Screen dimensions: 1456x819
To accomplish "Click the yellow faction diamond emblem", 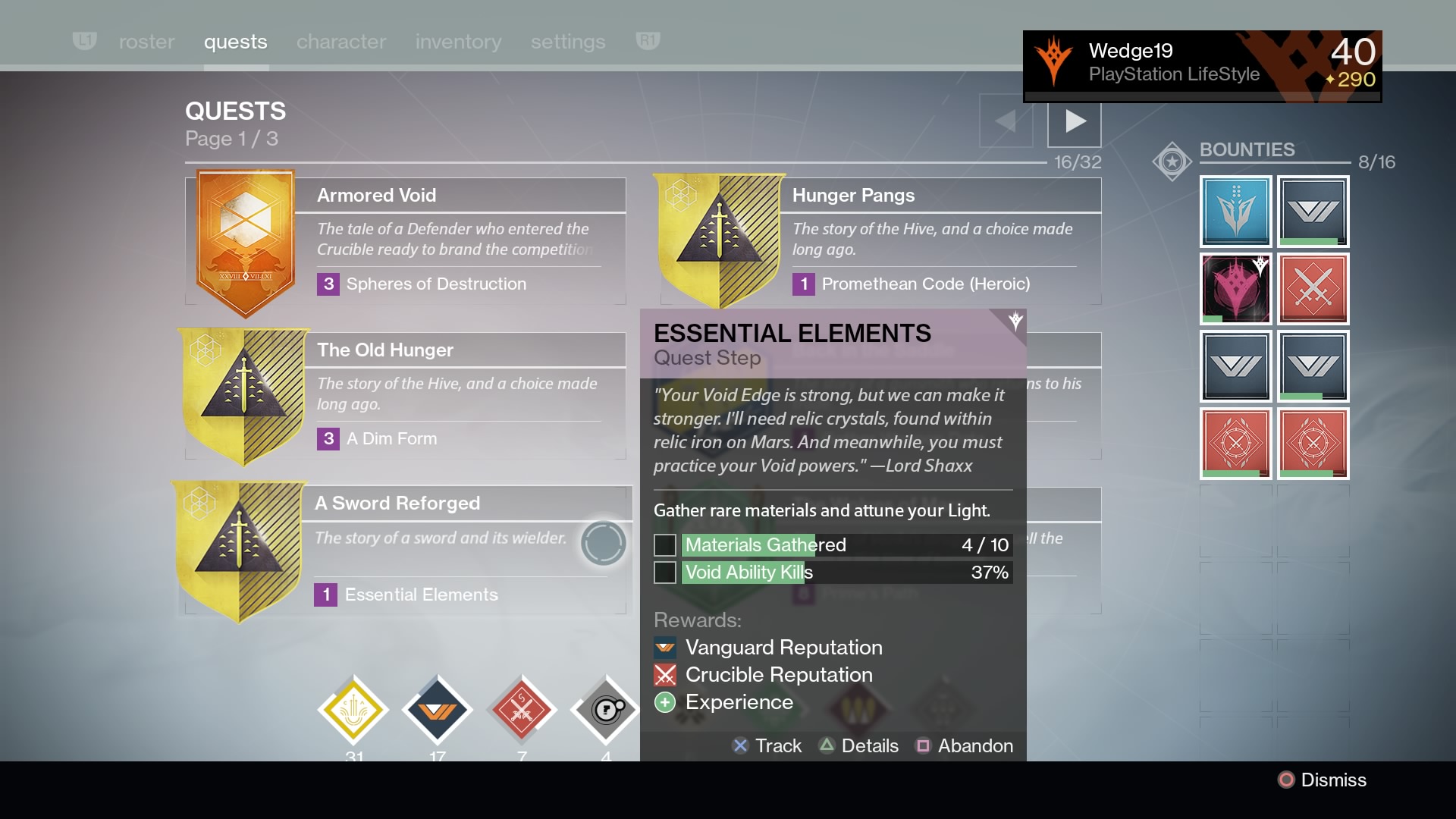I will (353, 710).
